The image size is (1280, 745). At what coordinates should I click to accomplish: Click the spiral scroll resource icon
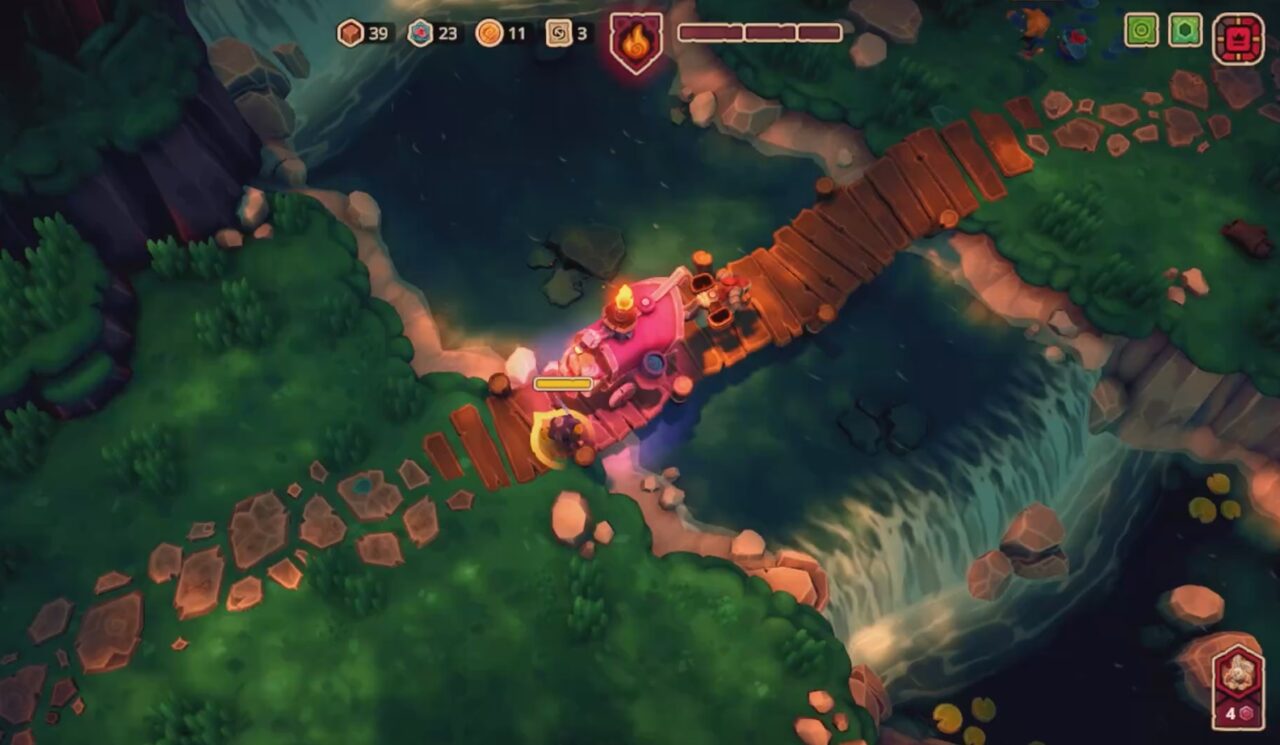point(559,33)
